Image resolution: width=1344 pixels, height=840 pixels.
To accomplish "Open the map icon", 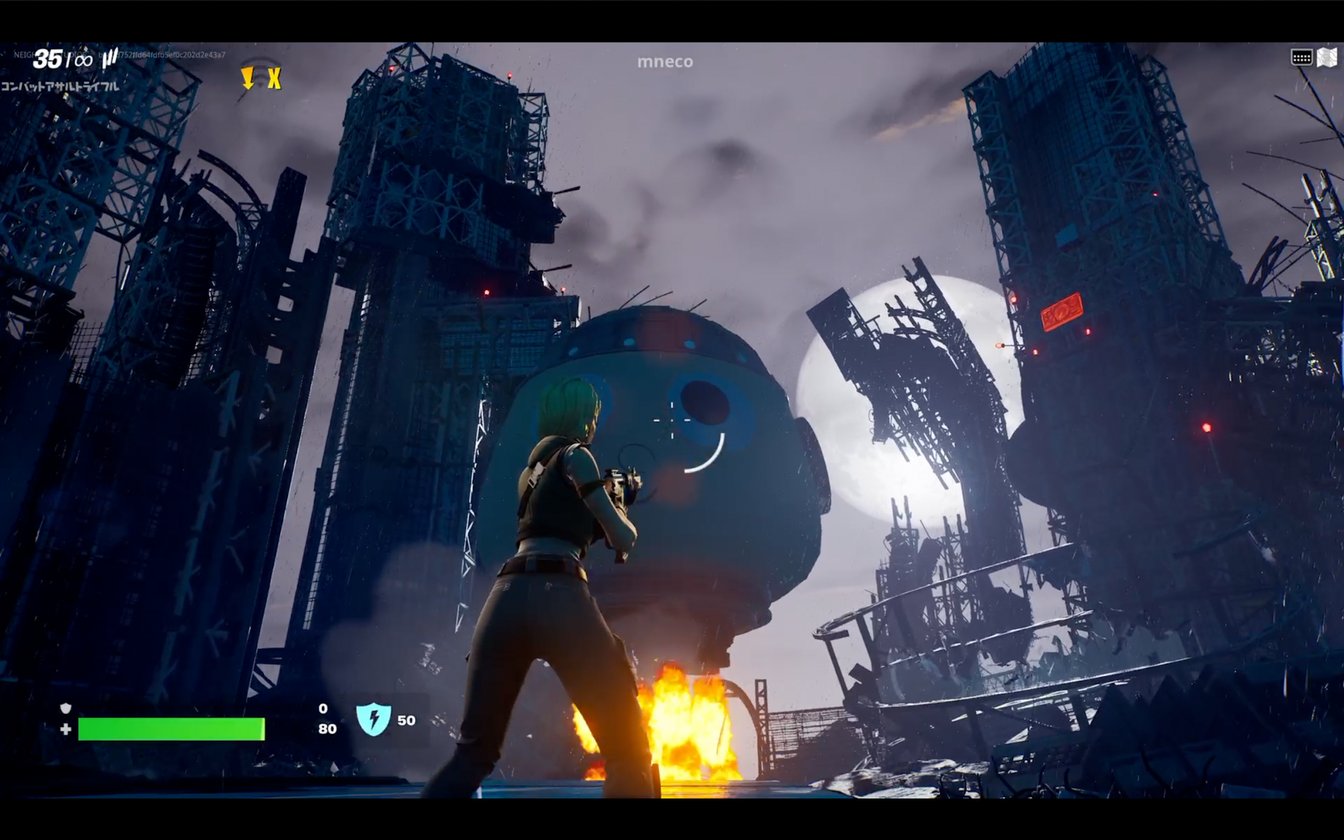I will [x=1327, y=57].
